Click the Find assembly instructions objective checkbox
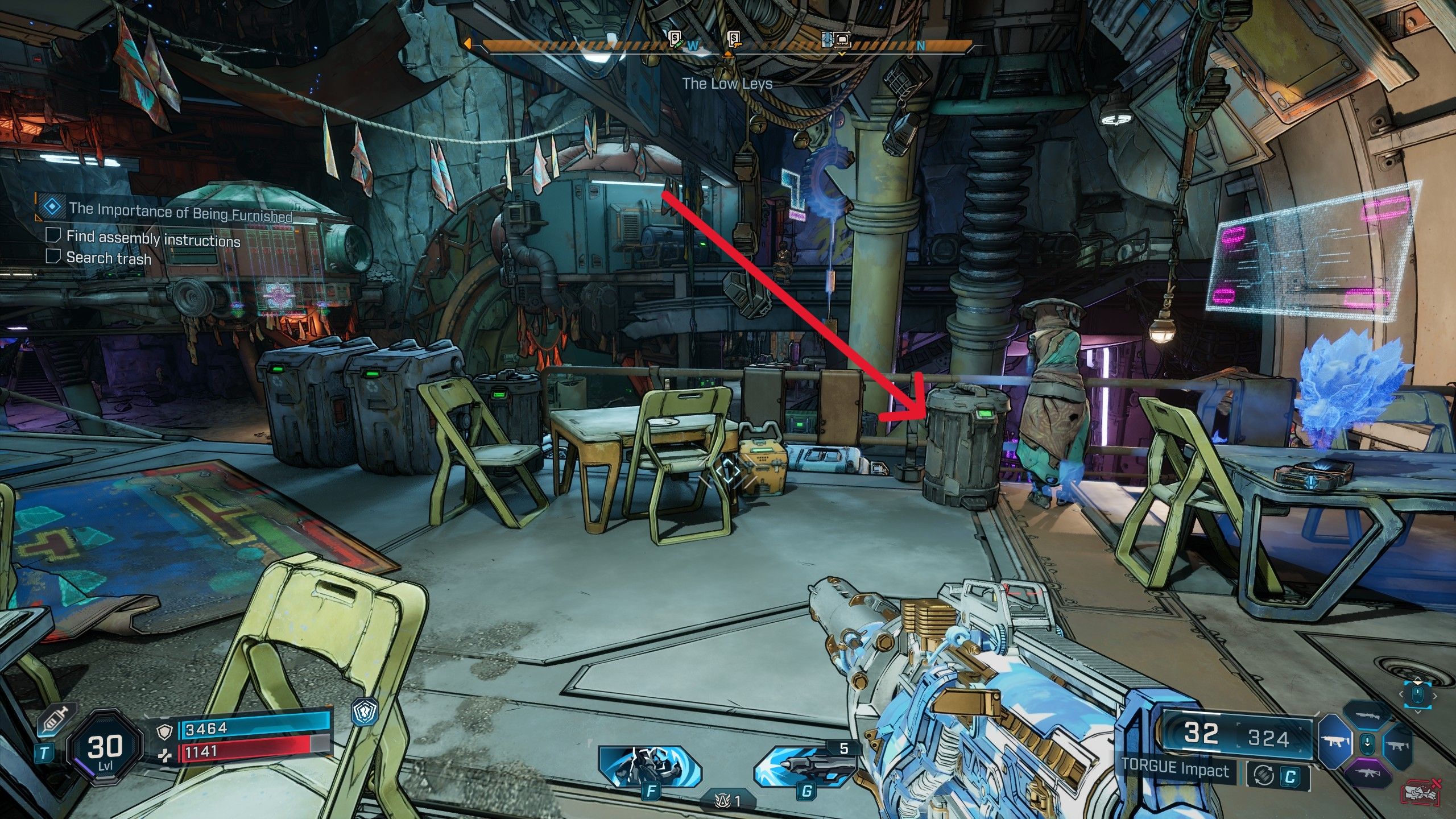The width and height of the screenshot is (1456, 819). click(x=53, y=235)
